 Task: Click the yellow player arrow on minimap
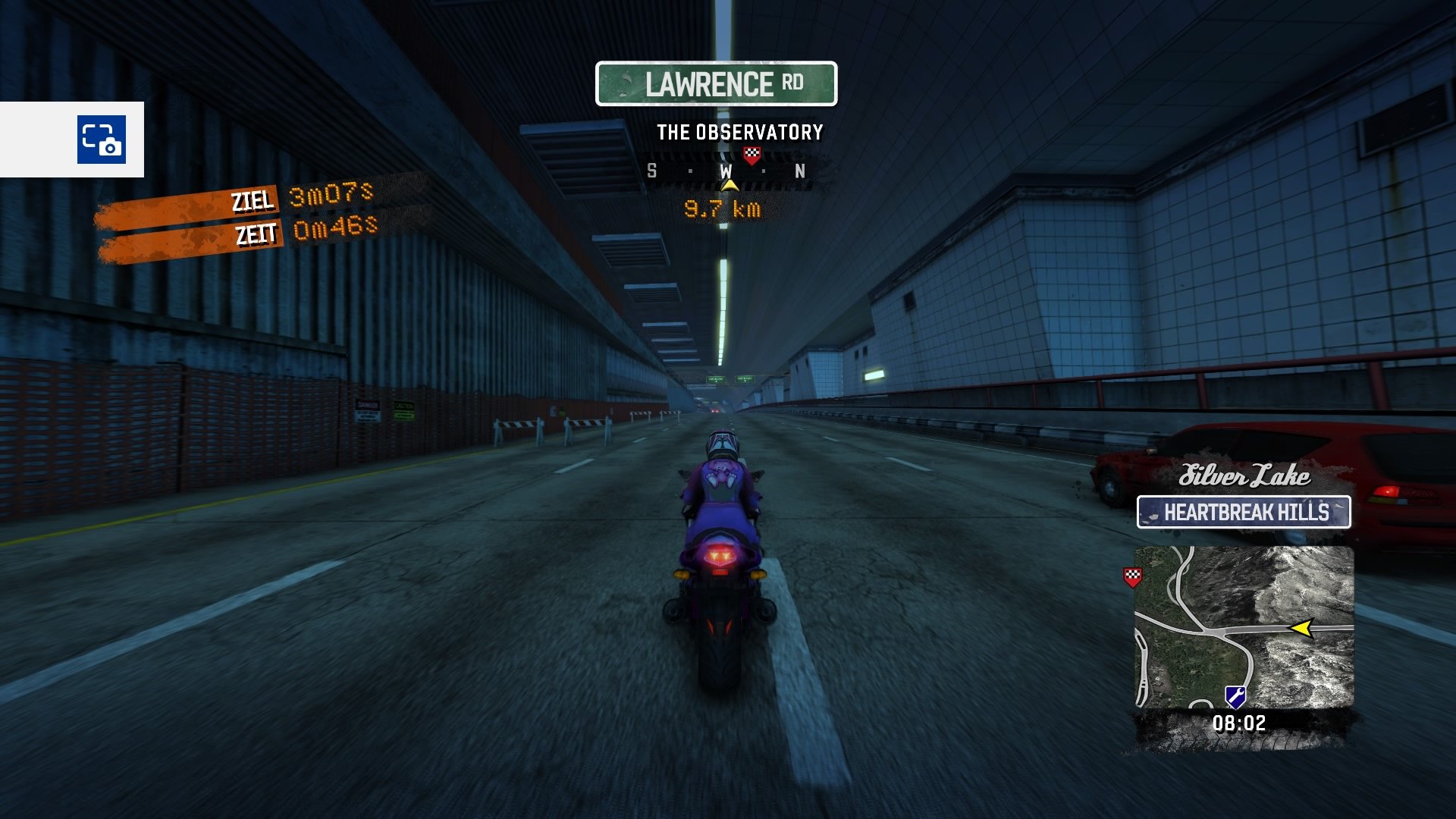(x=1302, y=628)
